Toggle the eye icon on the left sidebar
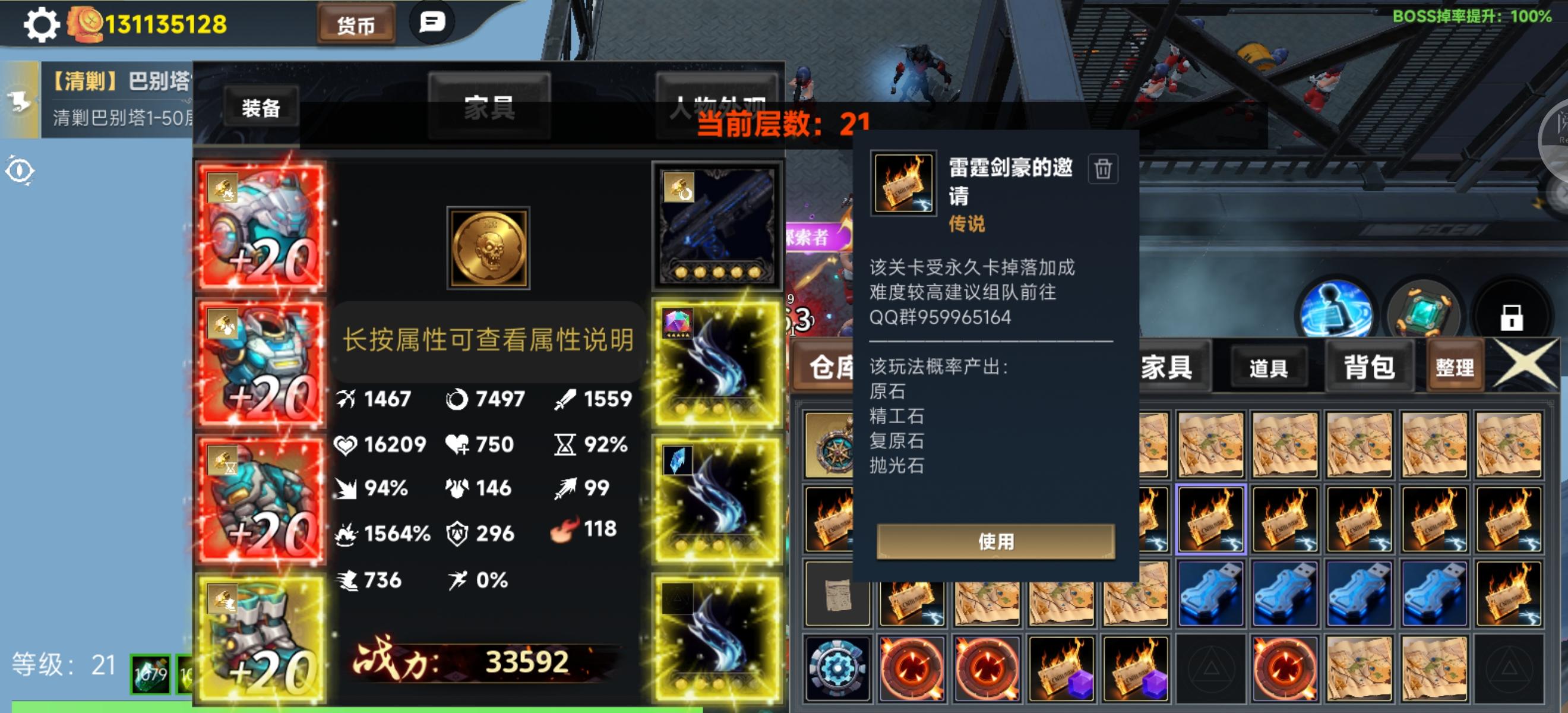The image size is (1568, 713). [20, 171]
